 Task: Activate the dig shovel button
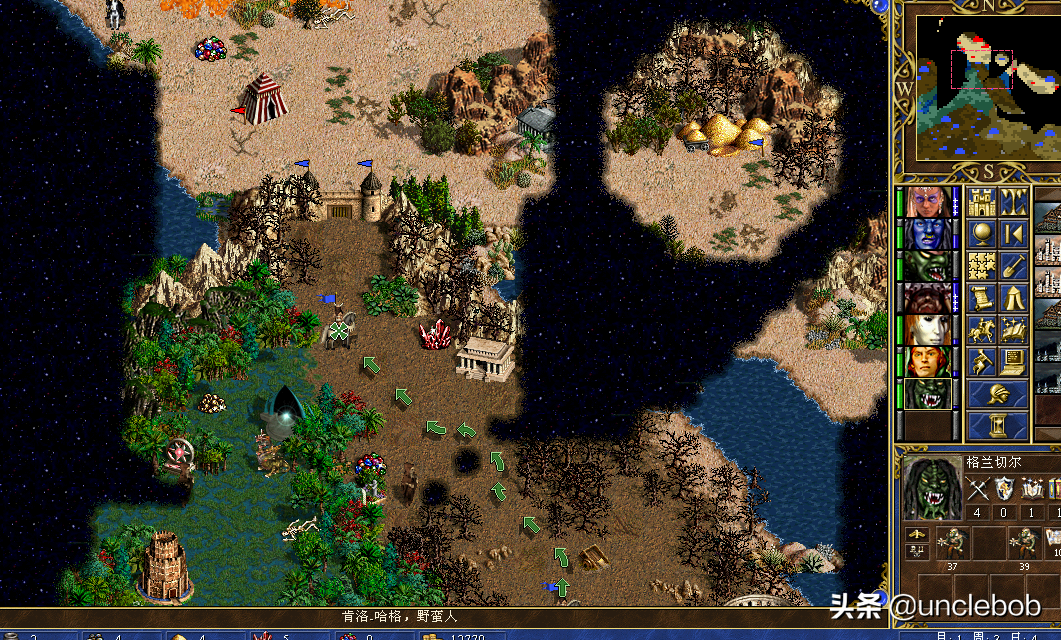point(1013,266)
